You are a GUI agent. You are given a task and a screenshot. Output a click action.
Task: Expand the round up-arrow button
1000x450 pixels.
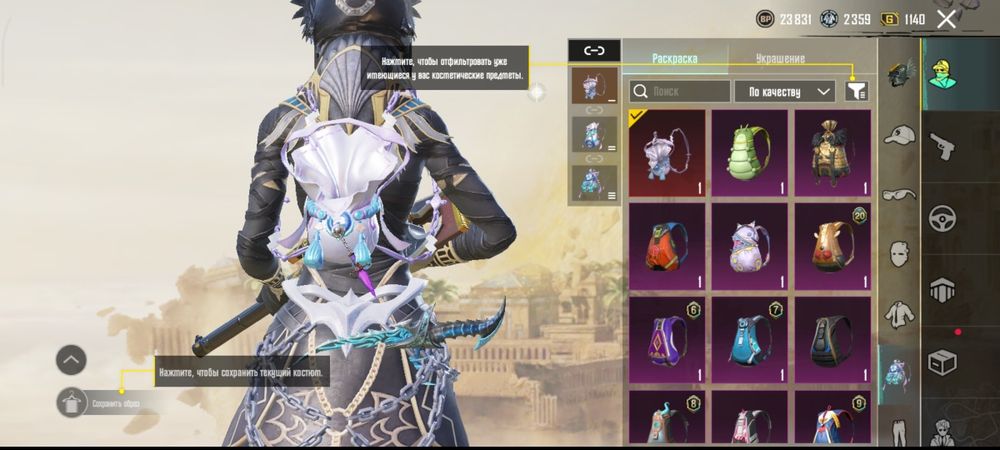pyautogui.click(x=71, y=360)
